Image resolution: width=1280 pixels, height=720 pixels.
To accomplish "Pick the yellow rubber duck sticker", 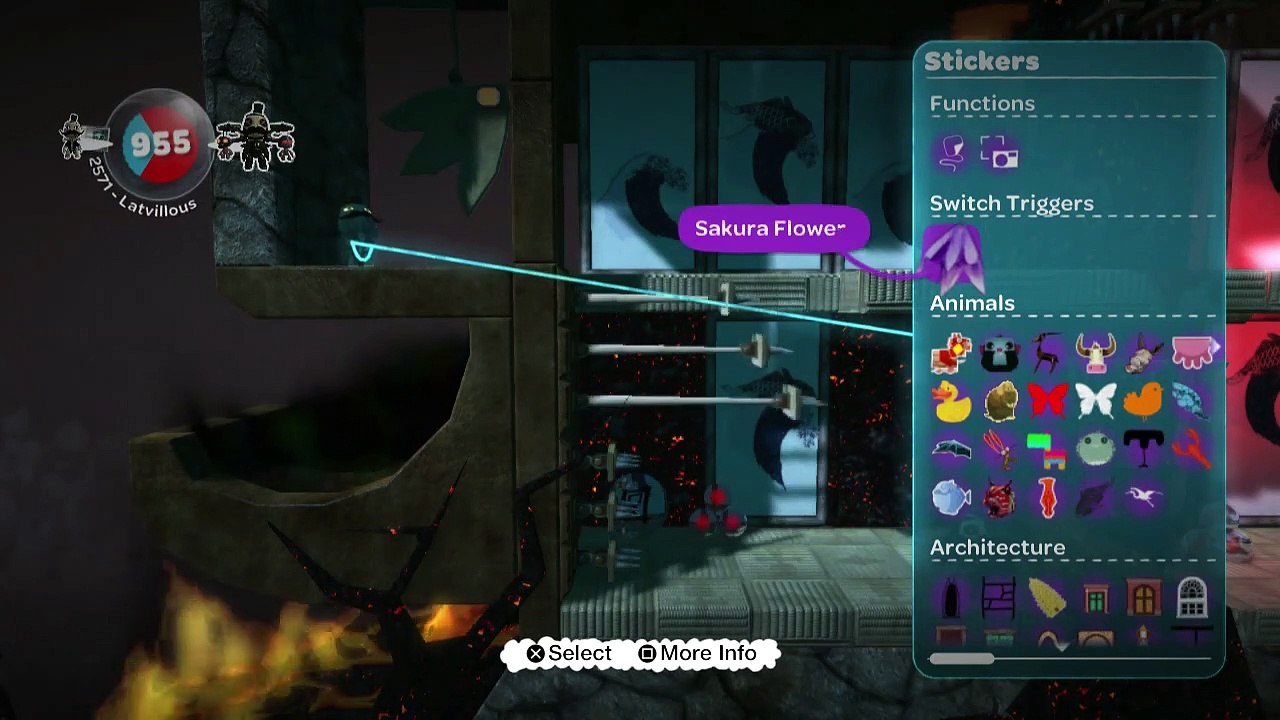I will tap(951, 401).
